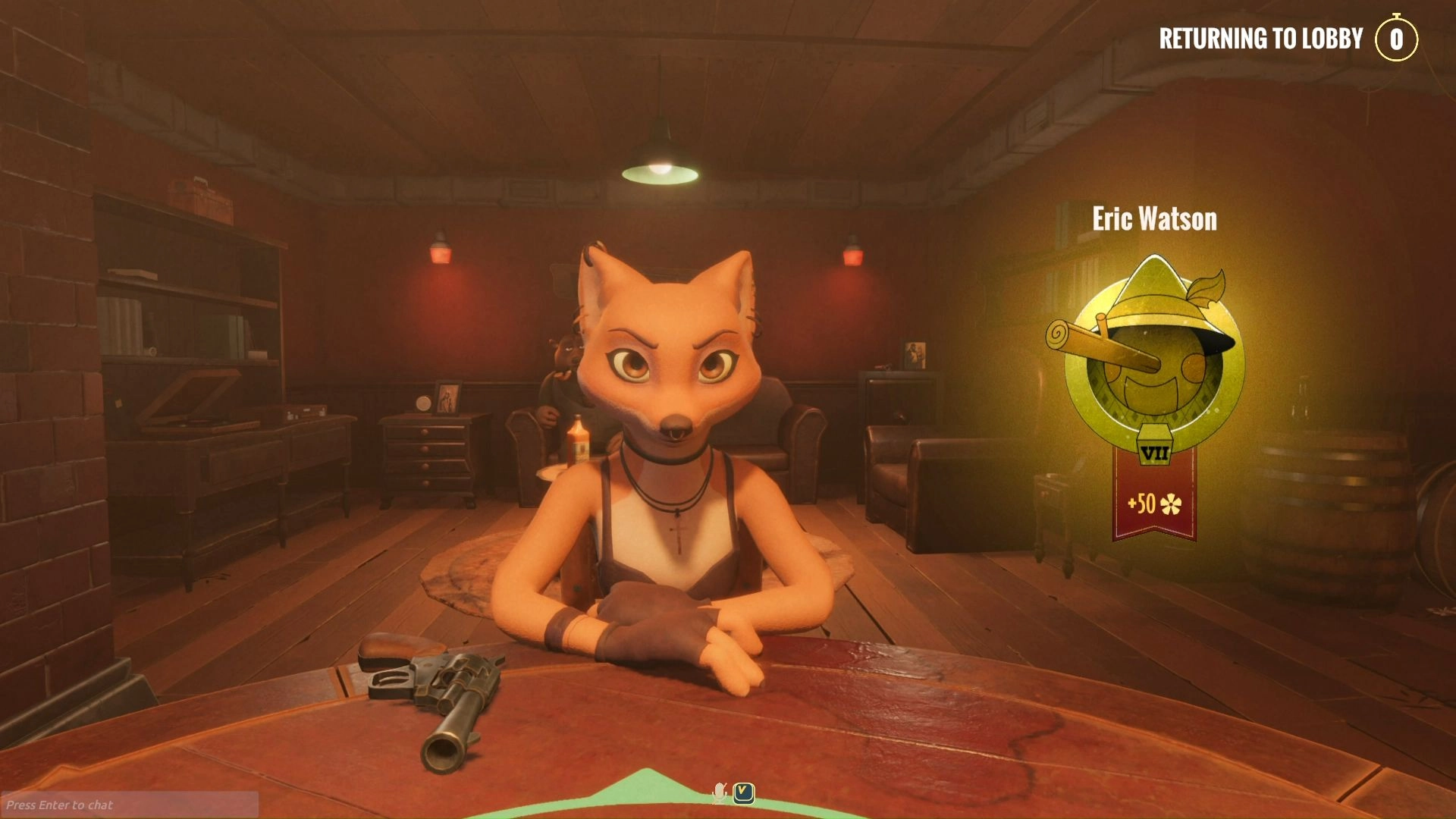
Task: Toggle the muted microphone icon
Action: (719, 793)
